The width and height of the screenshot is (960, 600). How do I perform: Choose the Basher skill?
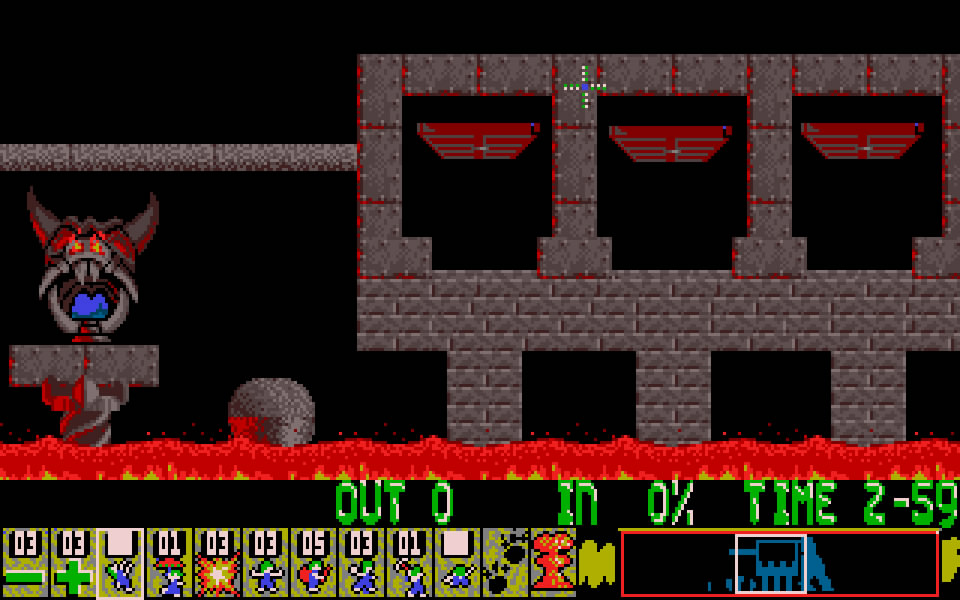click(360, 563)
